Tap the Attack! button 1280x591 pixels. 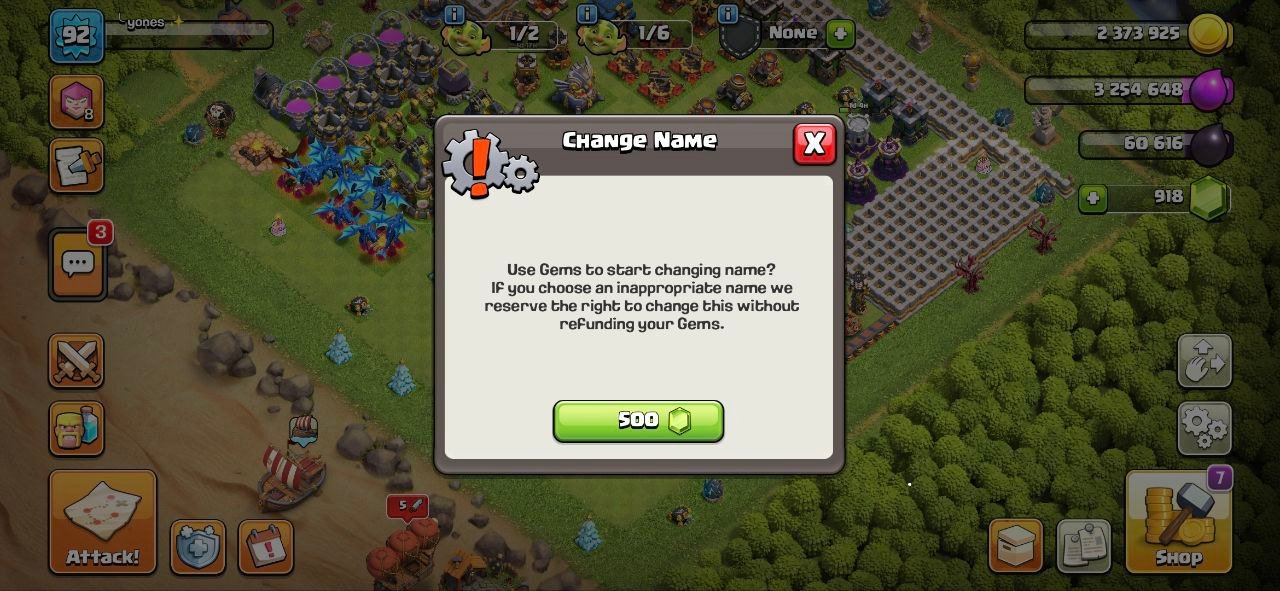(x=103, y=522)
